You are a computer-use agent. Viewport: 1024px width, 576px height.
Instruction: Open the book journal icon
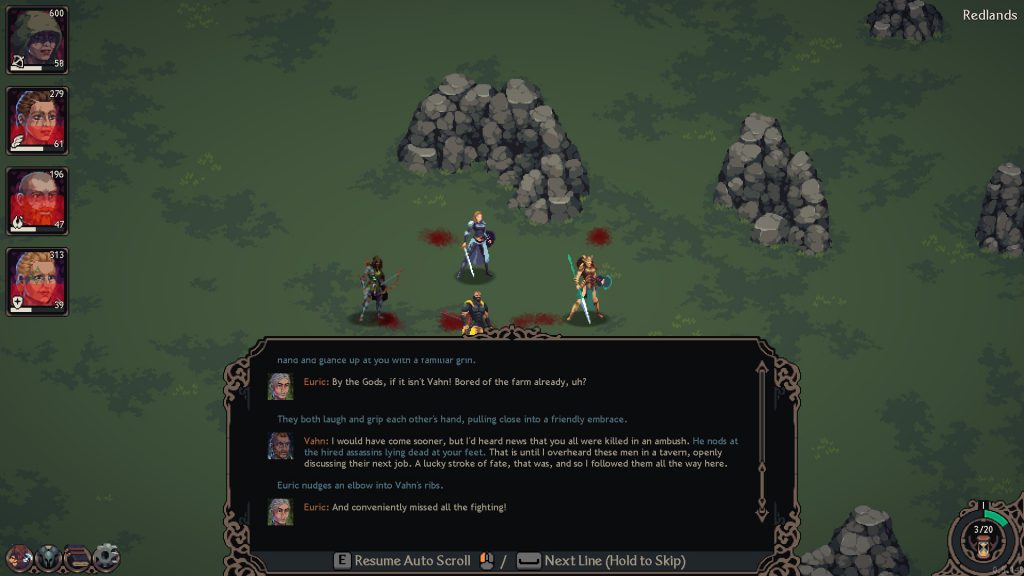[x=77, y=557]
